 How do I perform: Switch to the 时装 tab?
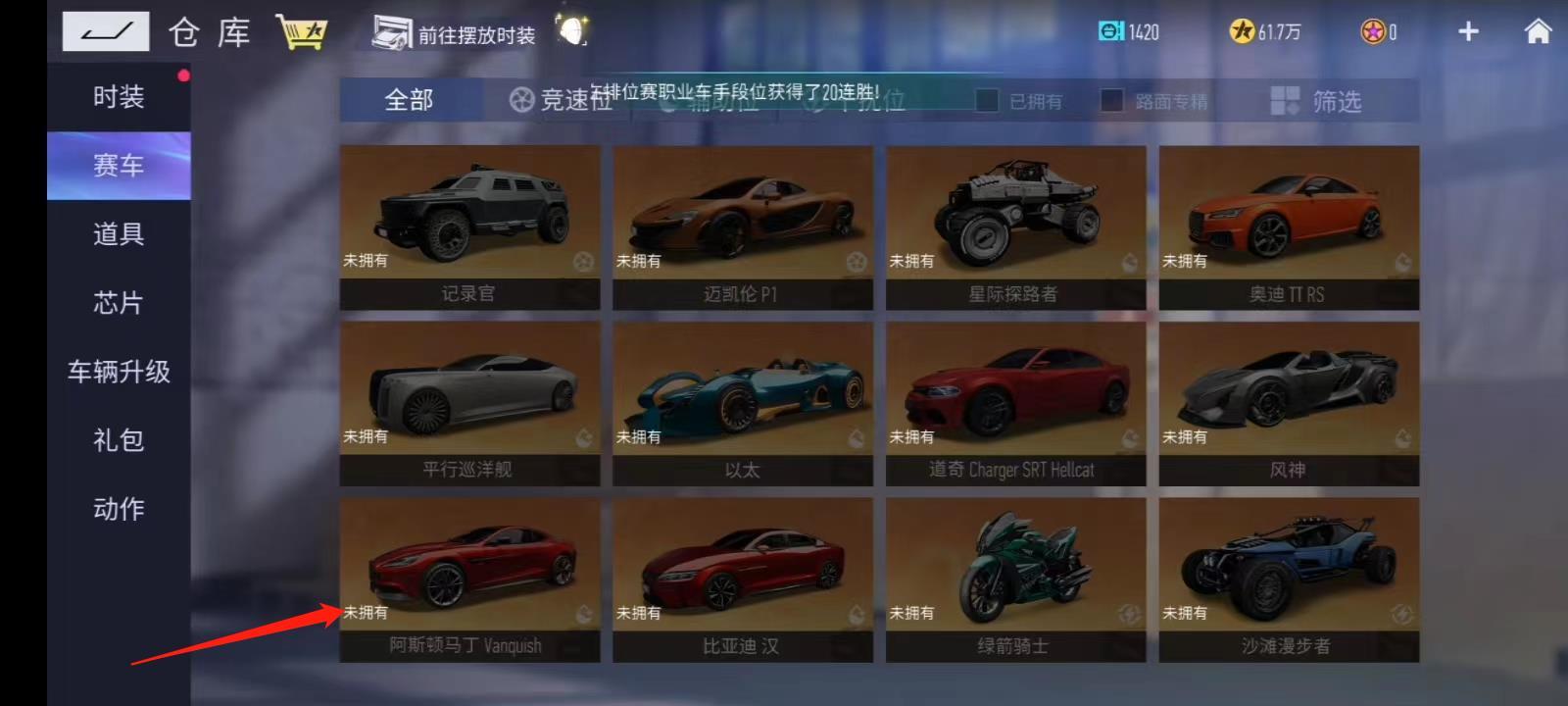[x=119, y=96]
